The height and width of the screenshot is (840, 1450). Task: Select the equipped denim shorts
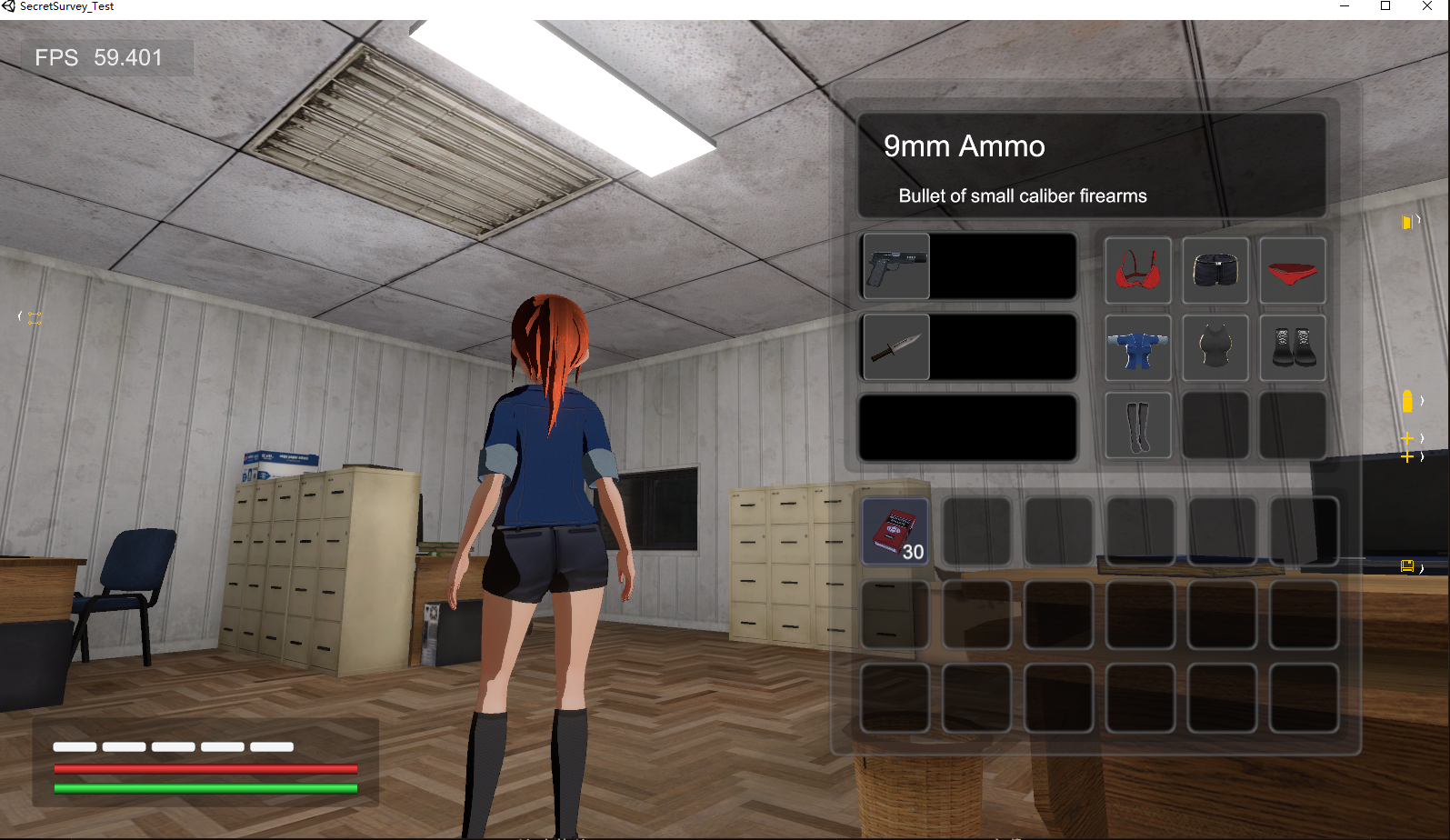click(1215, 271)
